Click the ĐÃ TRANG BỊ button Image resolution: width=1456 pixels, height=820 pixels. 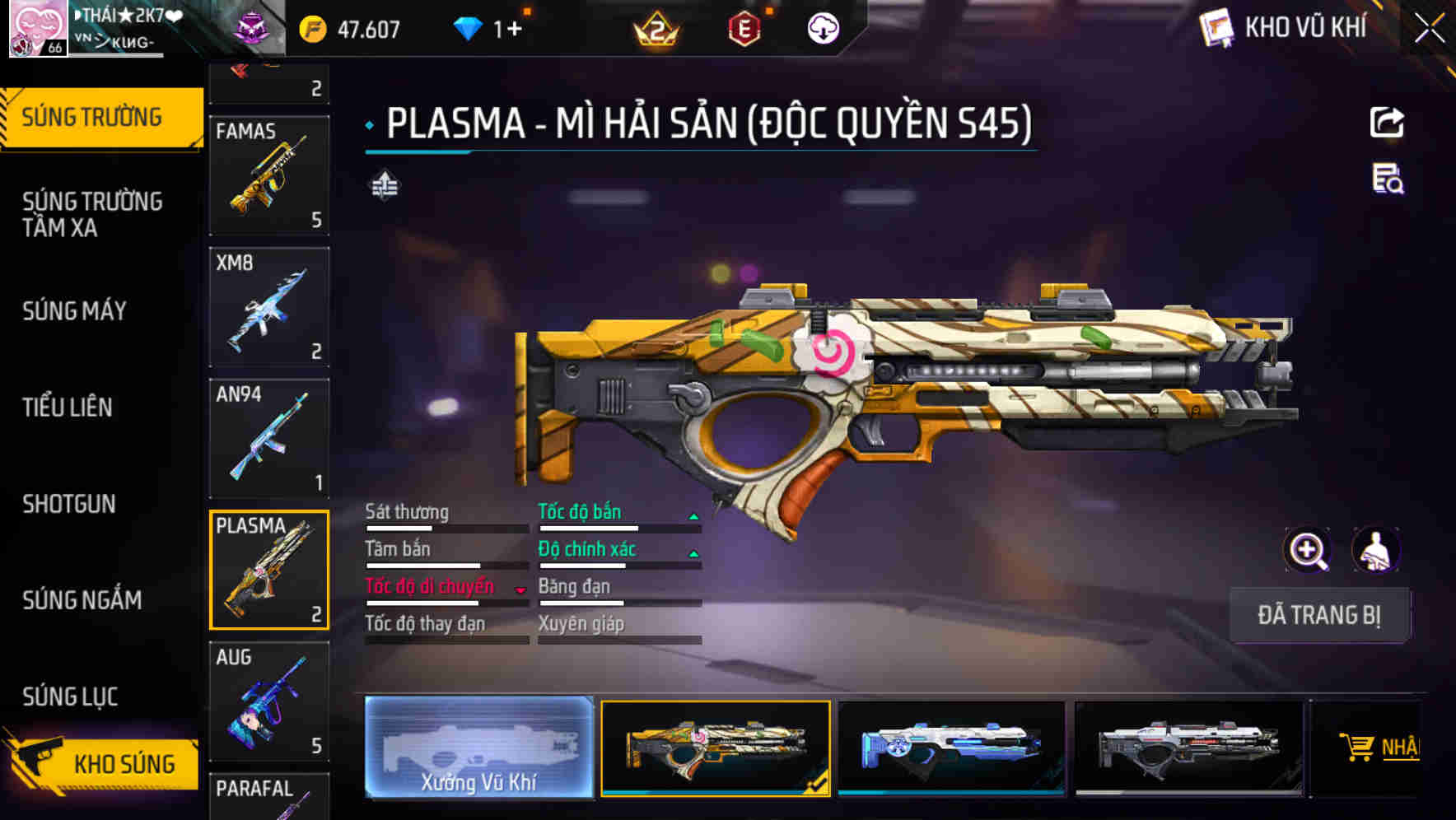[1319, 615]
